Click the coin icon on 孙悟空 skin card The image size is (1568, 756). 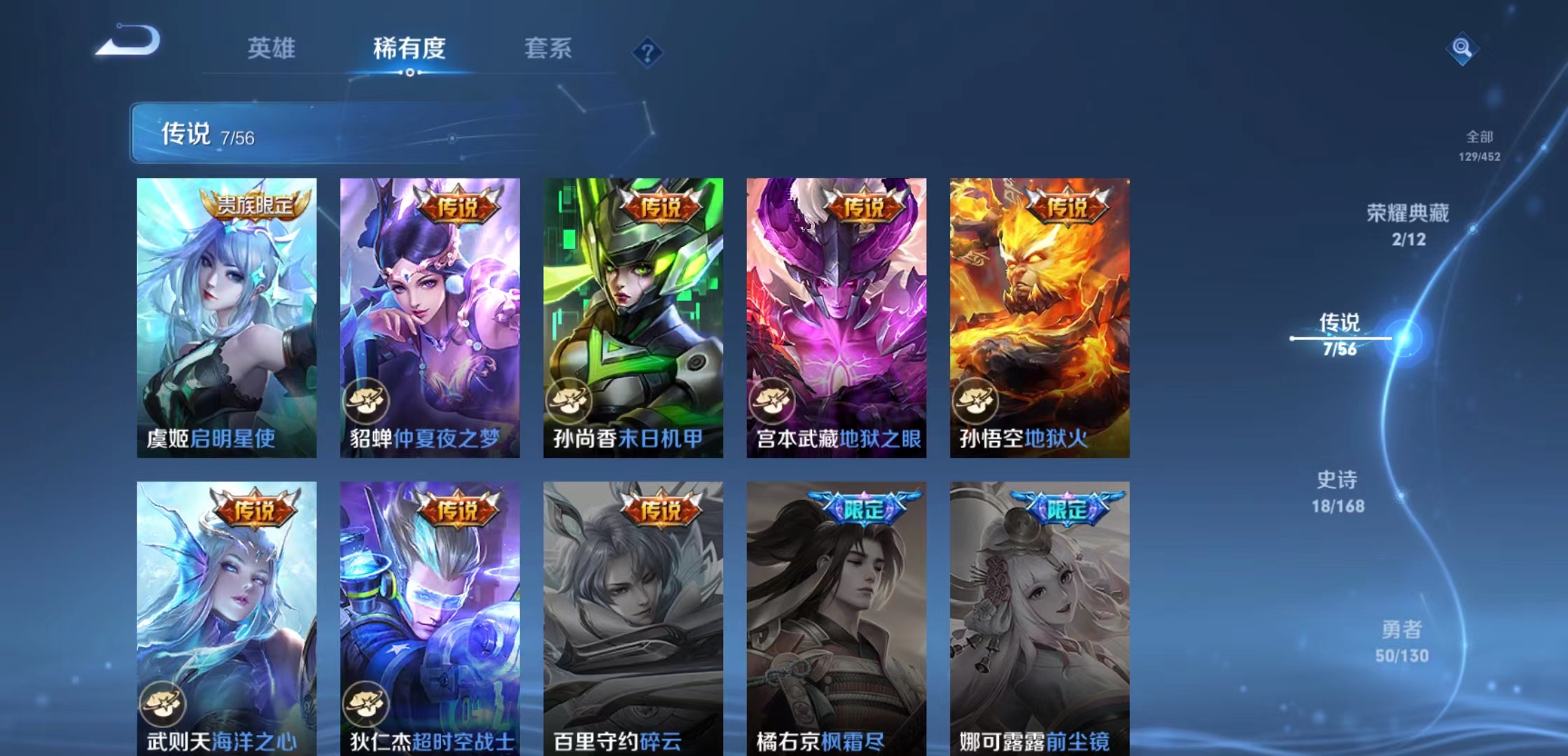pos(976,401)
